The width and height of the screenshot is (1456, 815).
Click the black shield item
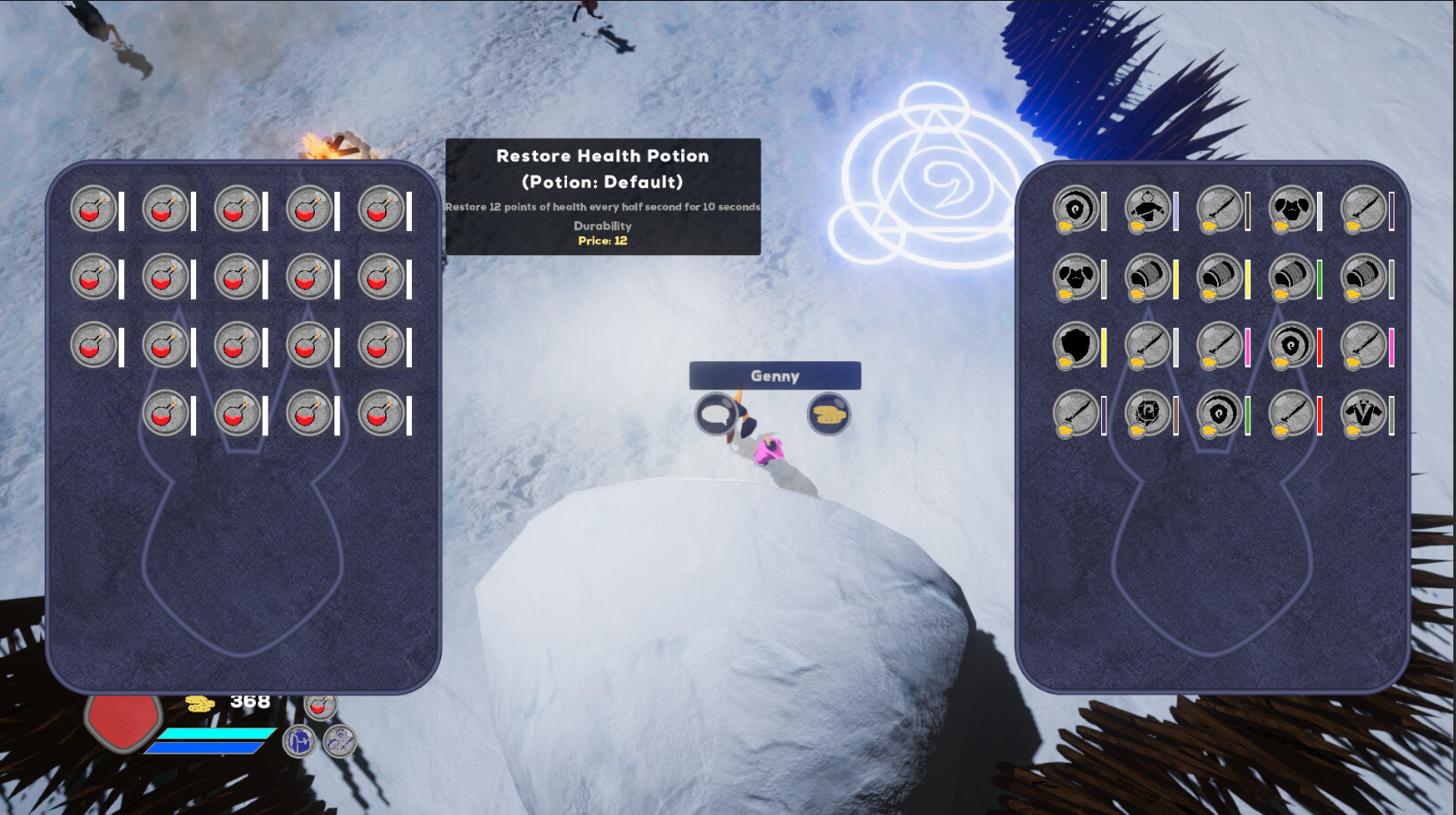click(x=1074, y=346)
